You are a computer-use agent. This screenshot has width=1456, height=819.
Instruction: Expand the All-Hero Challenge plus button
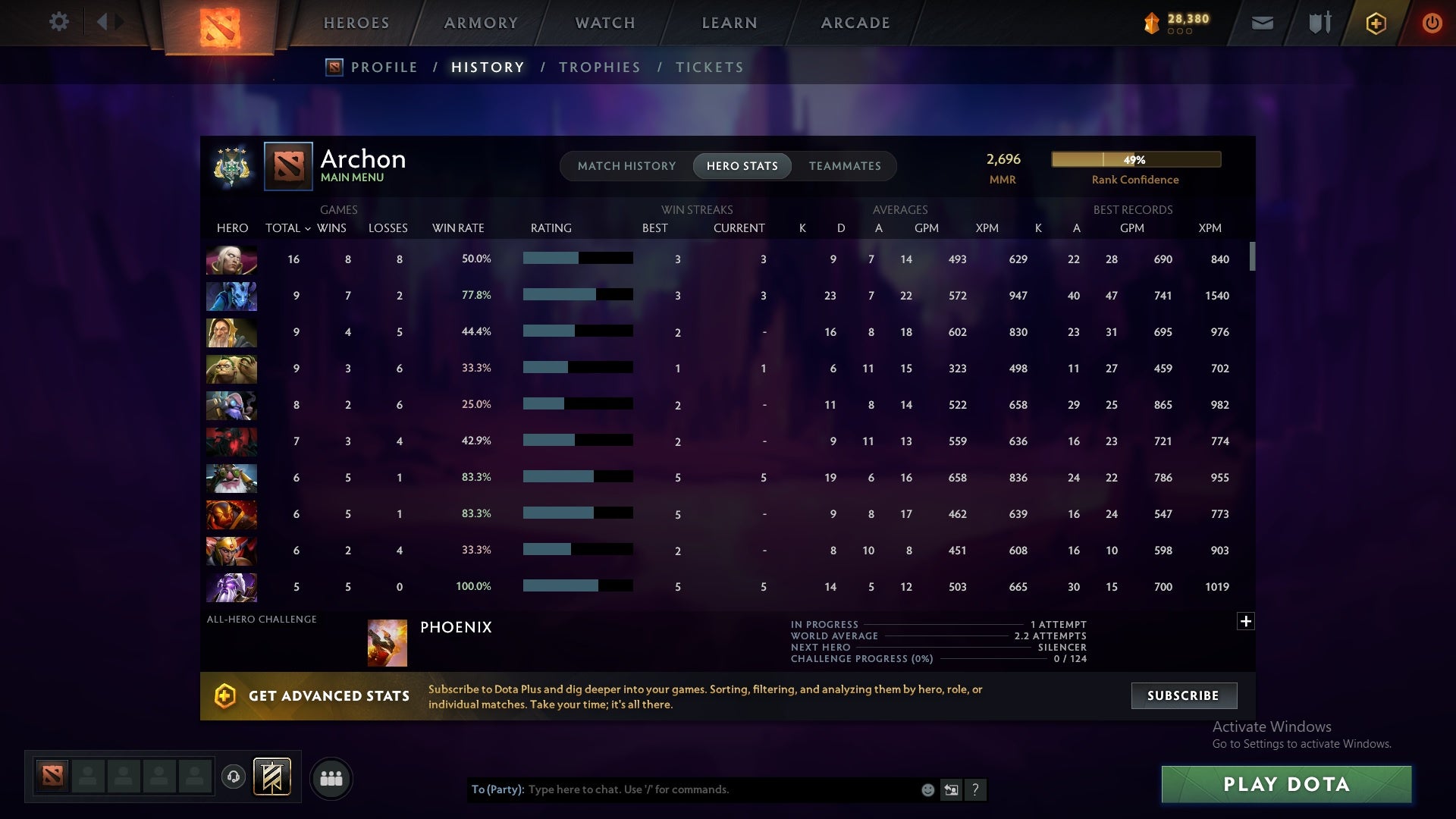point(1246,620)
